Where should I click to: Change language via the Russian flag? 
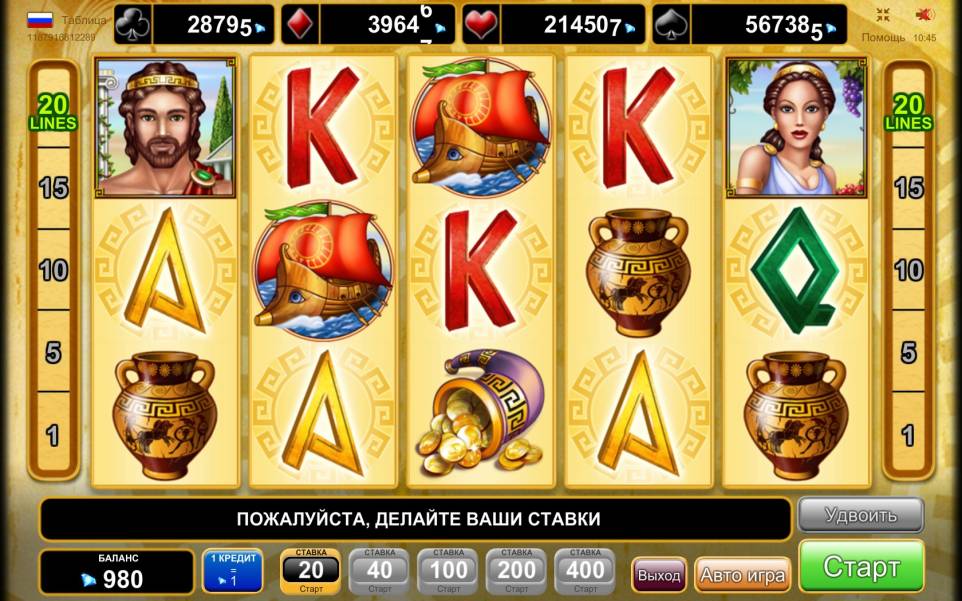click(x=40, y=19)
